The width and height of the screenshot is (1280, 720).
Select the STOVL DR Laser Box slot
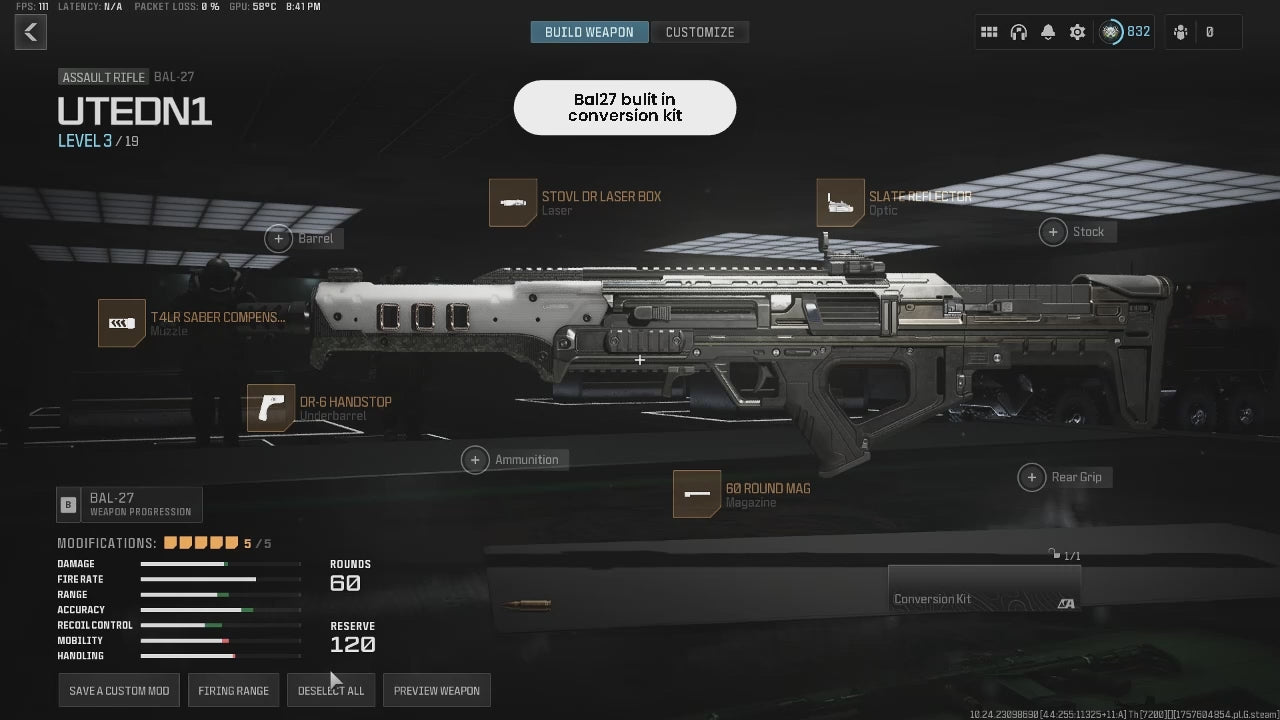point(513,203)
